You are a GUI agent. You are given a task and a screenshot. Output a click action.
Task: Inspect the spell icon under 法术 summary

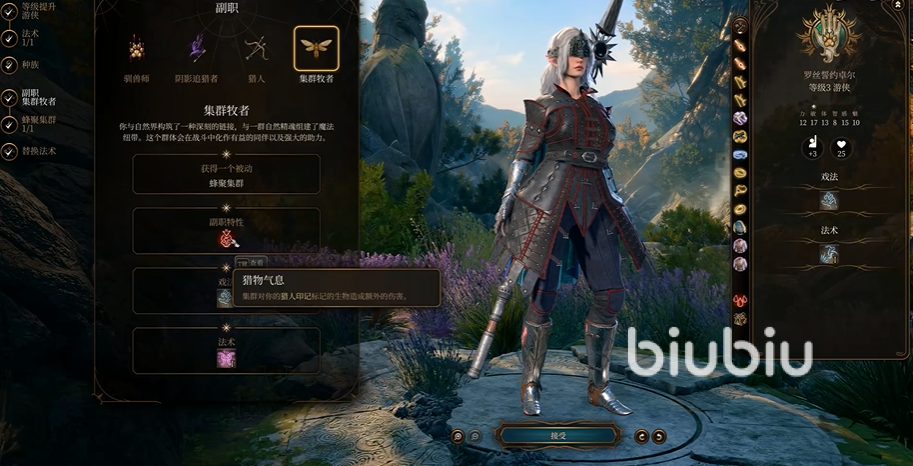click(828, 254)
